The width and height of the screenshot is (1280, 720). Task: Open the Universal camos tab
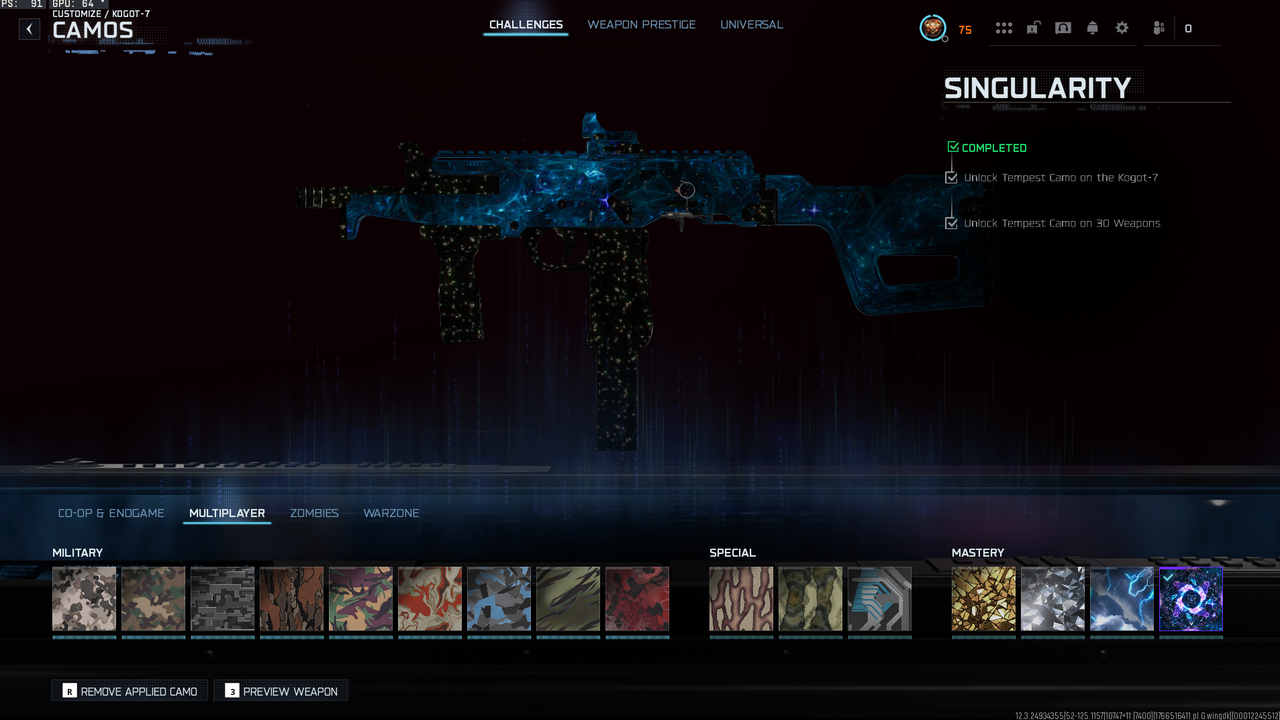tap(751, 25)
